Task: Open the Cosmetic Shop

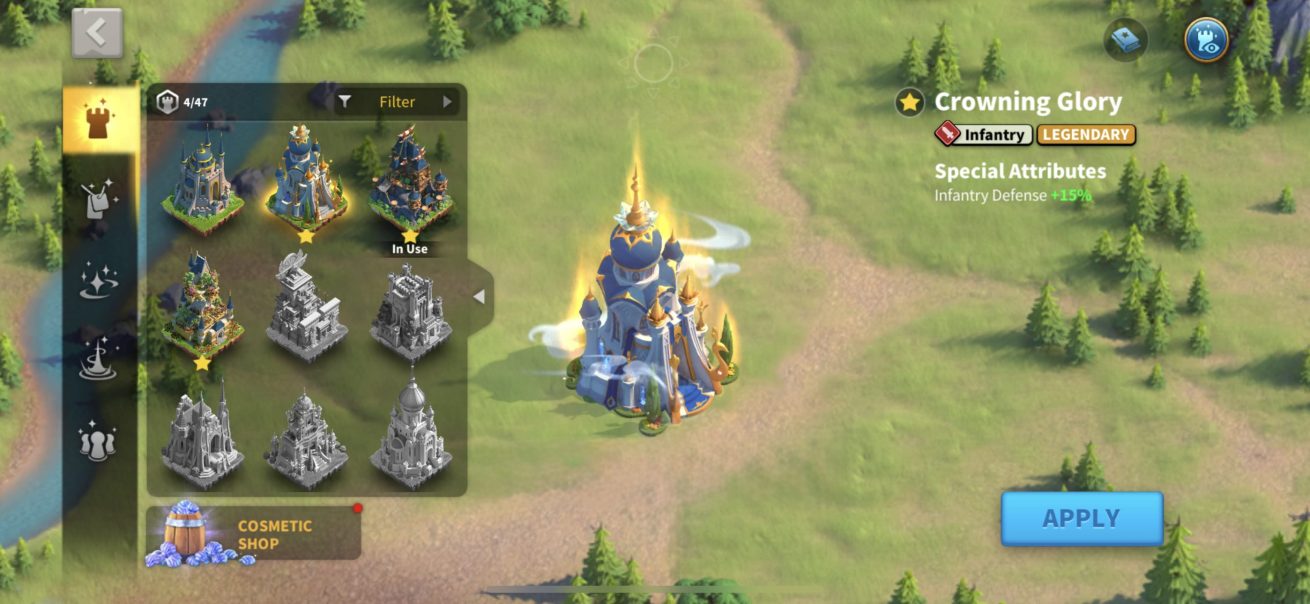Action: [254, 534]
